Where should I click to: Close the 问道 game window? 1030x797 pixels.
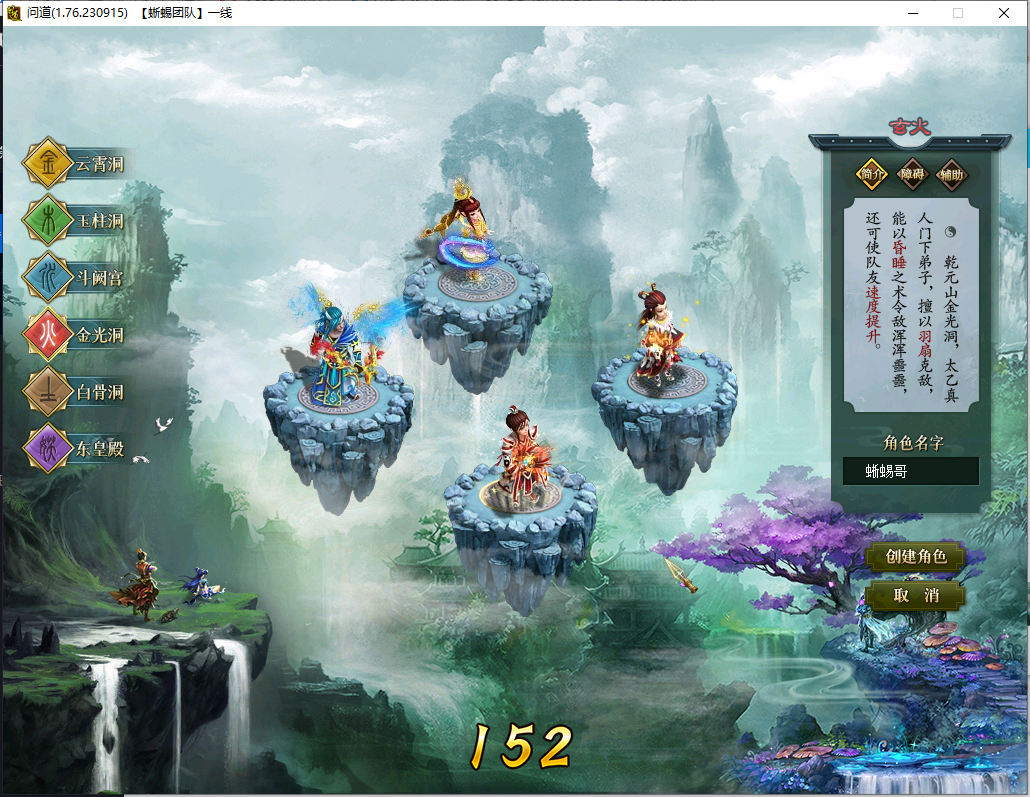click(1004, 13)
